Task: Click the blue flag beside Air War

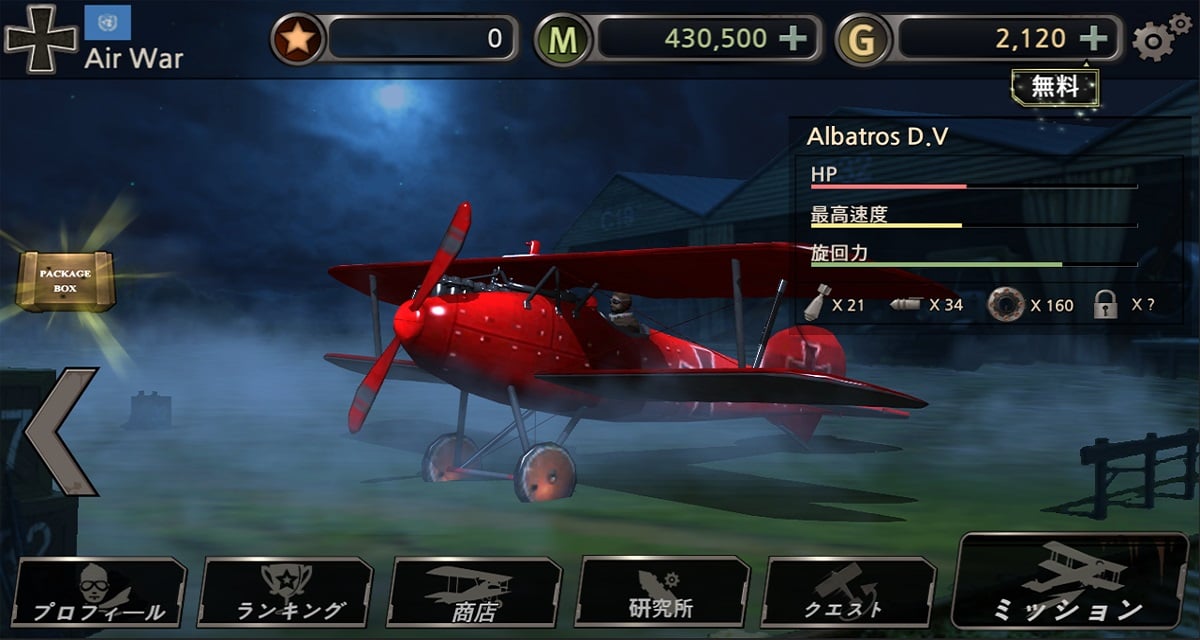Action: pos(108,22)
